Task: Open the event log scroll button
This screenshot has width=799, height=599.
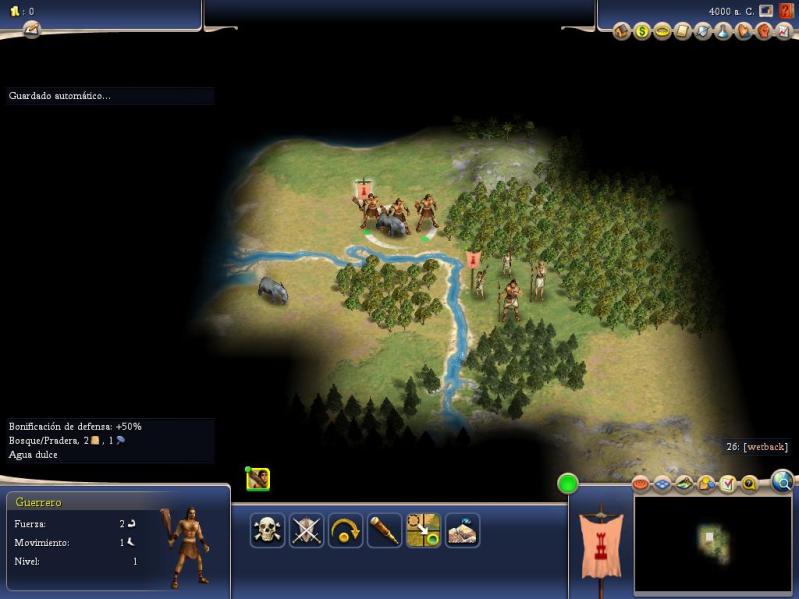Action: (31, 30)
